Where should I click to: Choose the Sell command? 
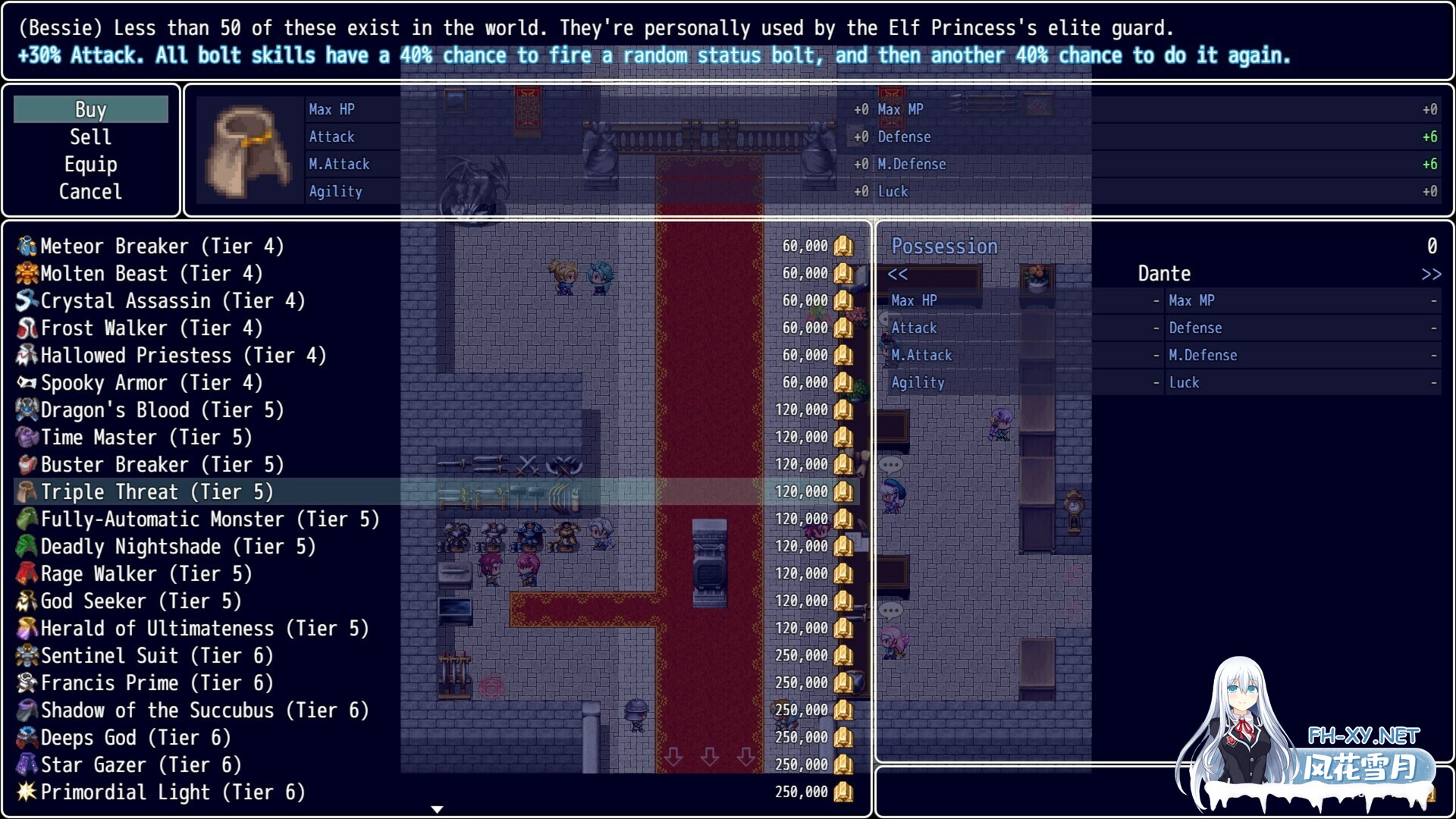pyautogui.click(x=90, y=136)
